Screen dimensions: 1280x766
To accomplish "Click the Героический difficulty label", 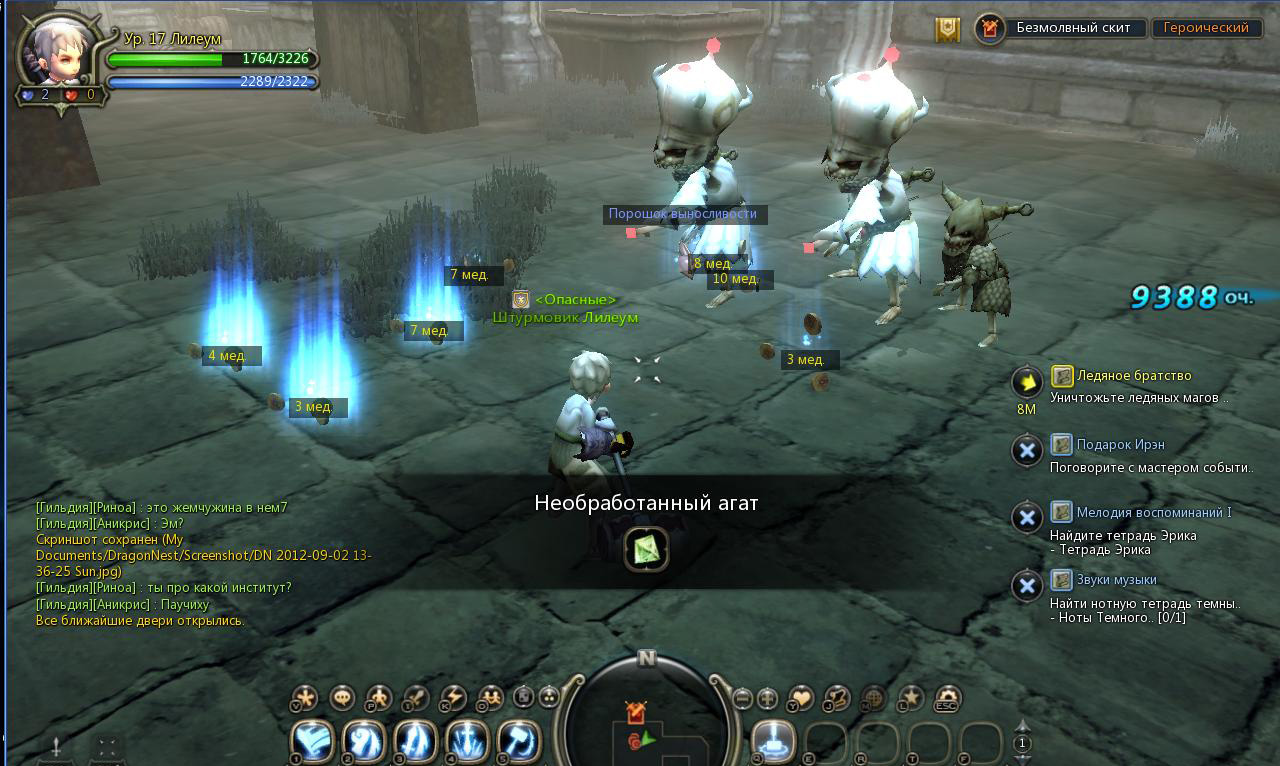I will point(1205,28).
